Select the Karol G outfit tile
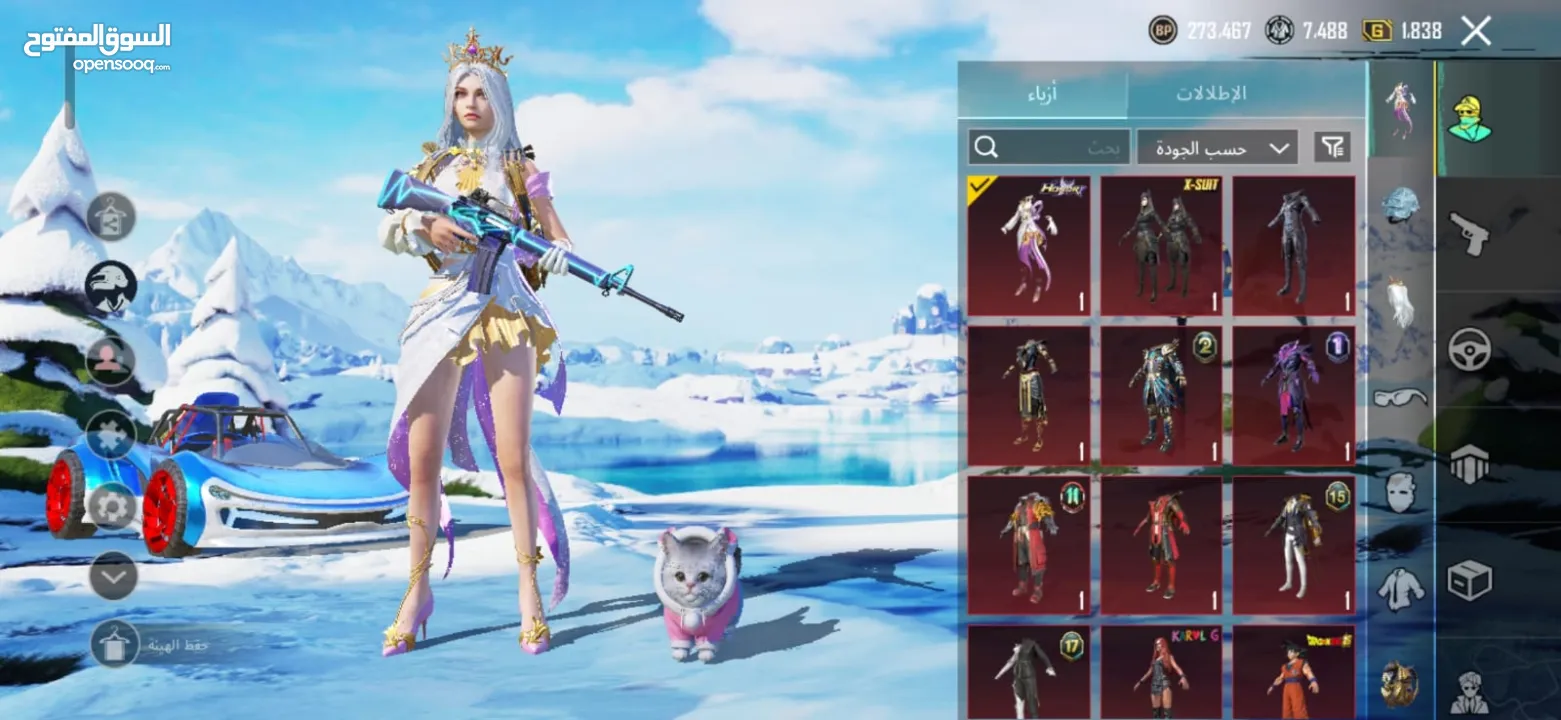Viewport: 1561px width, 720px height. click(1161, 672)
